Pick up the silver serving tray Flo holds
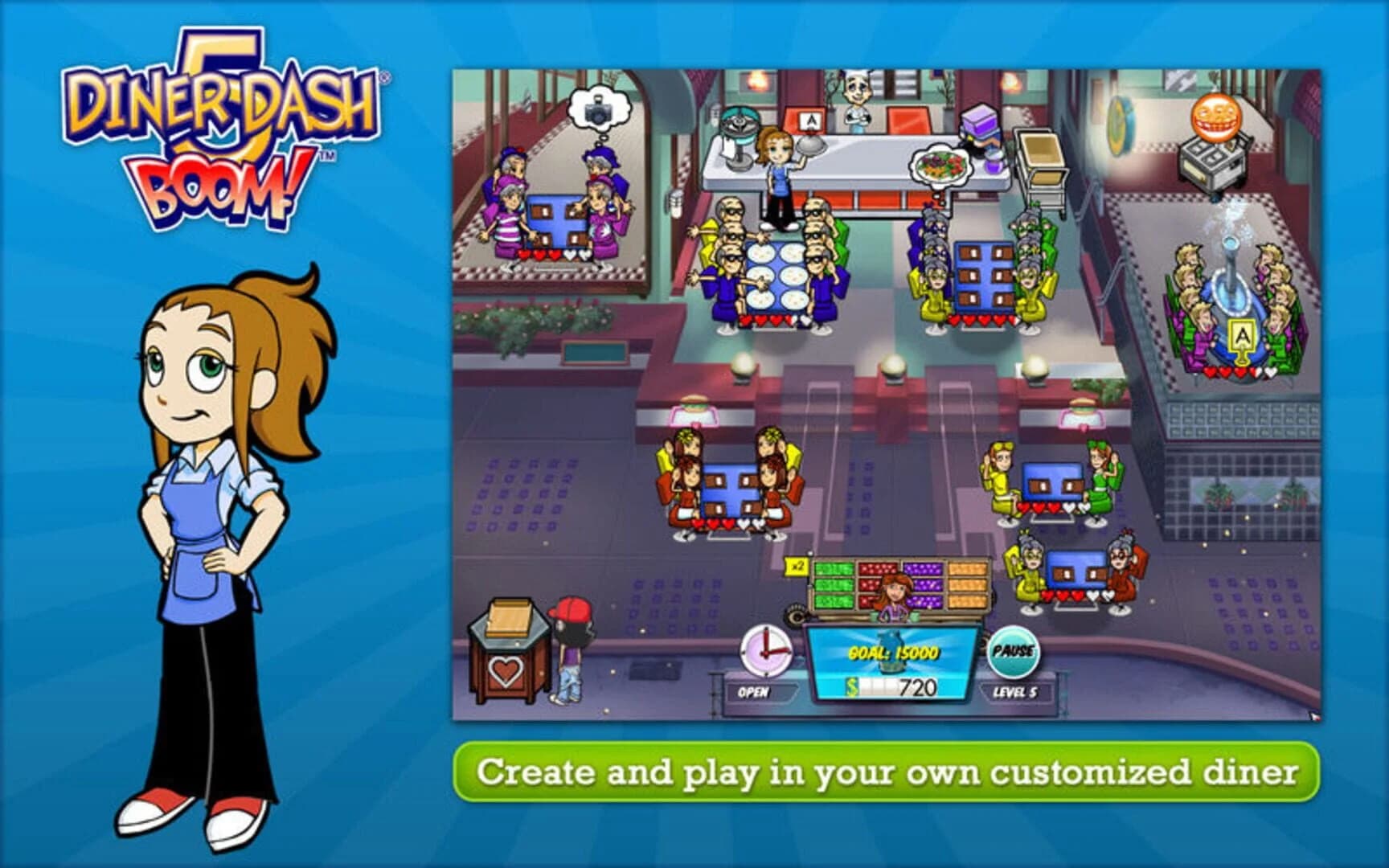Screen dimensions: 1389x868 point(812,147)
